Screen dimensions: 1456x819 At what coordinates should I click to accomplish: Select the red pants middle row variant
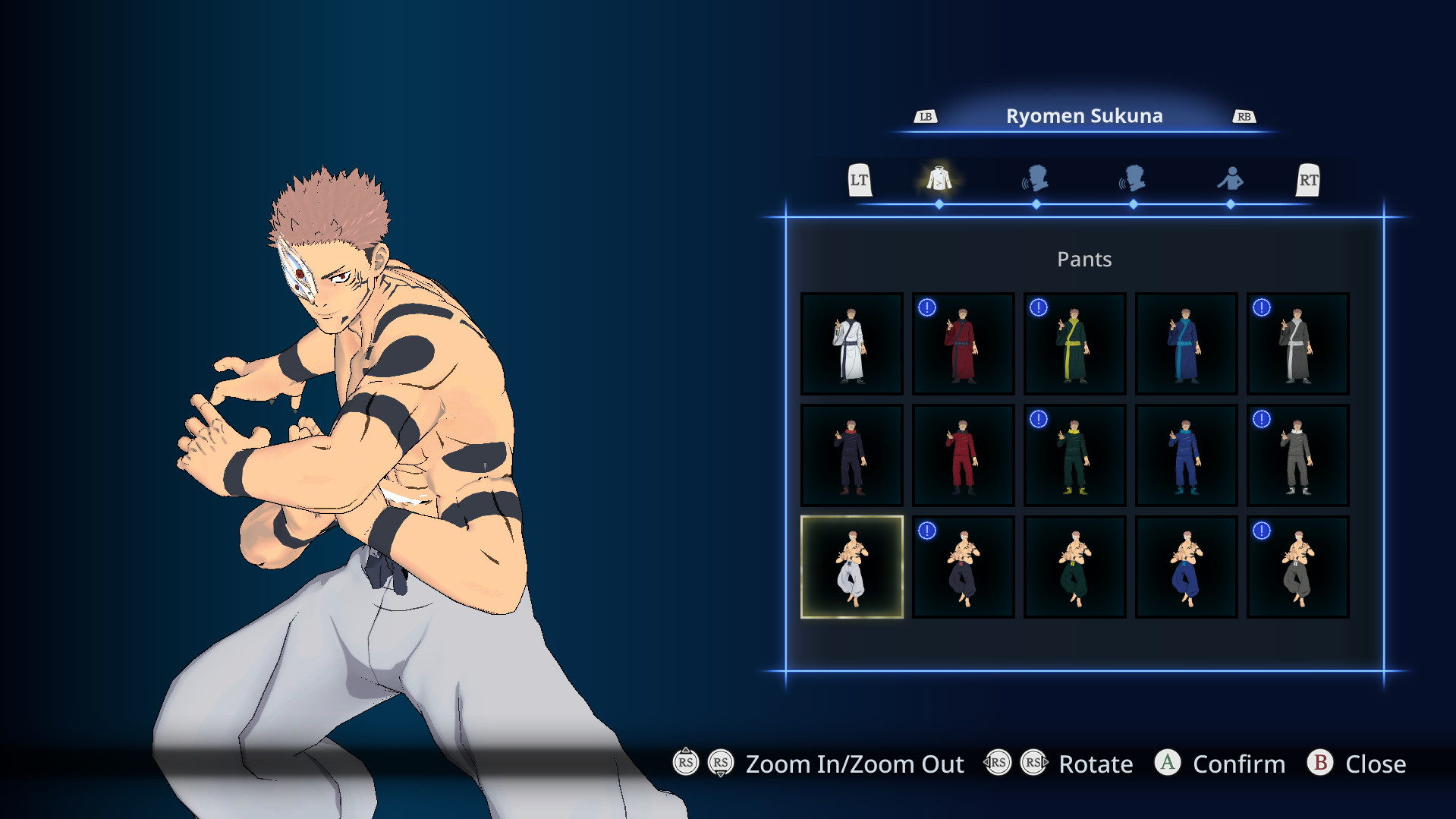click(x=963, y=455)
